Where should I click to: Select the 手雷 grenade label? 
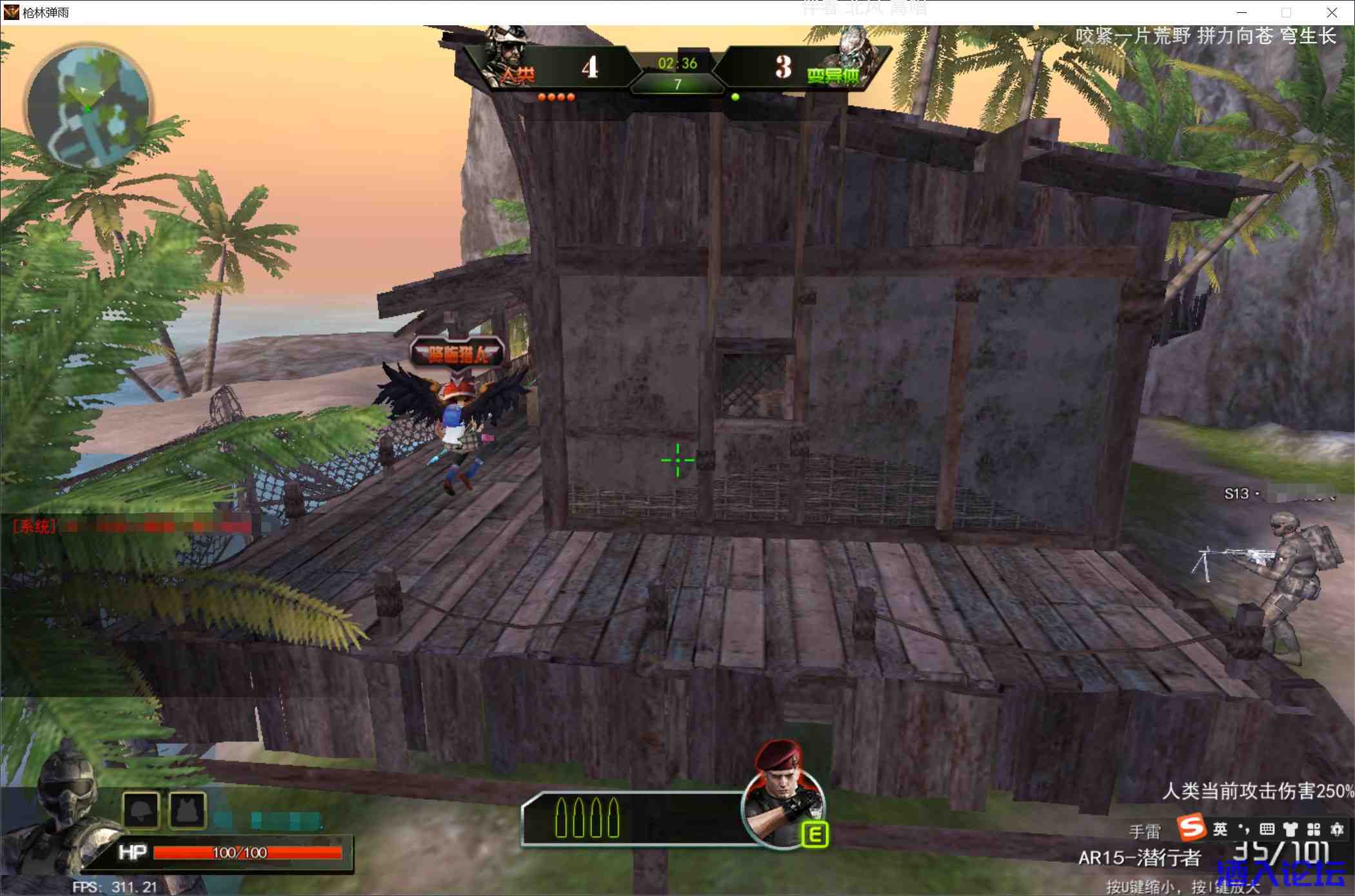(1145, 832)
